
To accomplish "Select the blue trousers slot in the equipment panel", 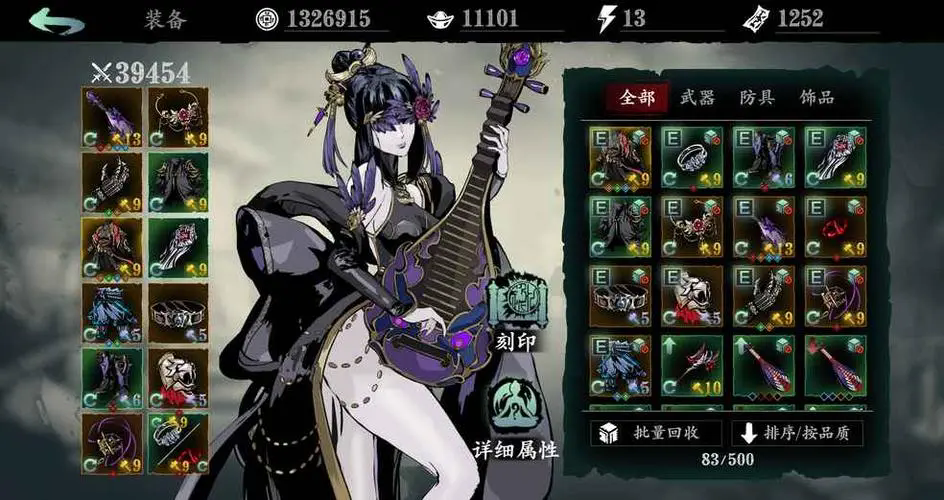I will coord(113,312).
